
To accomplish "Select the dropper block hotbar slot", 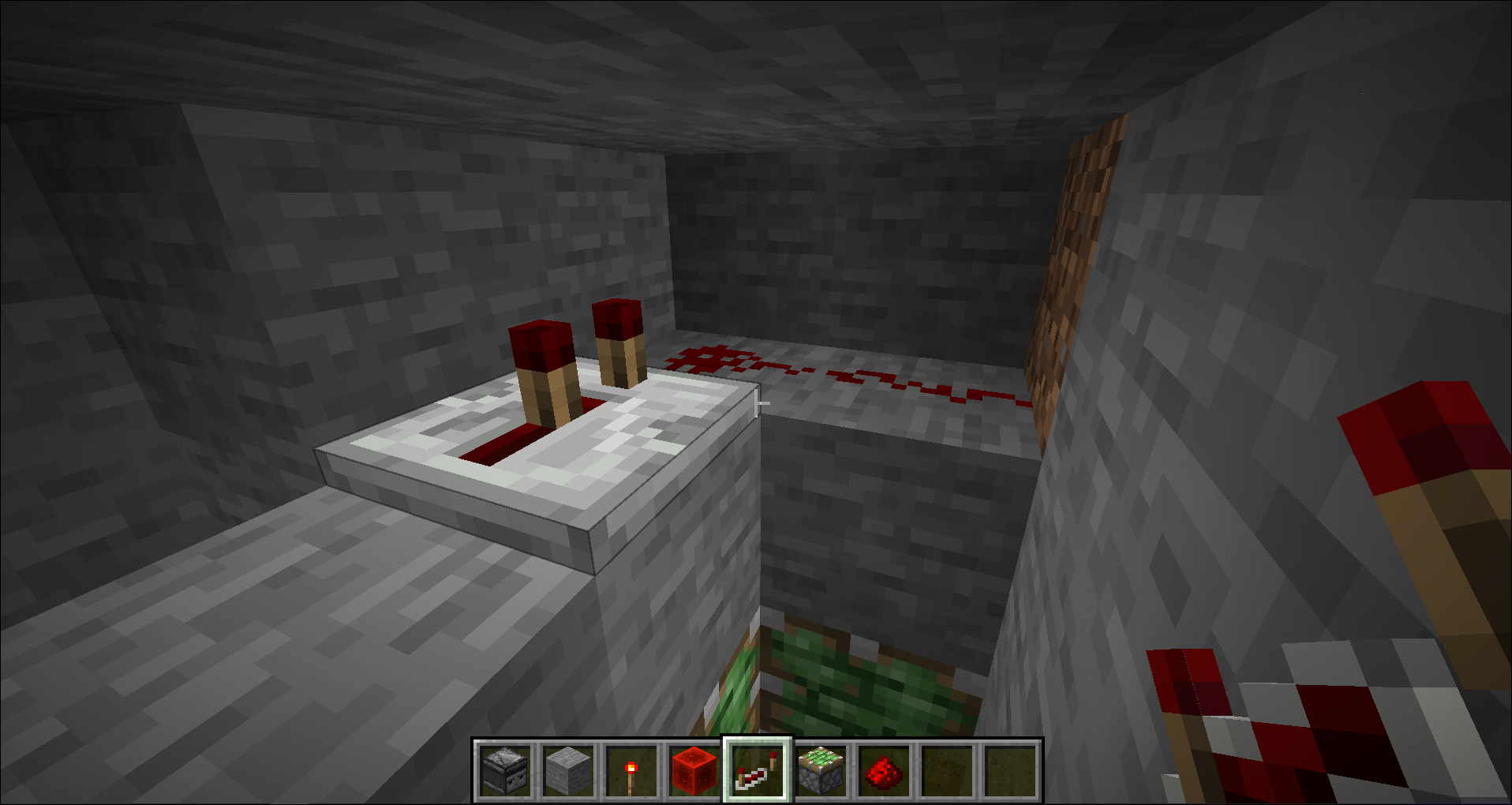I will (x=505, y=769).
